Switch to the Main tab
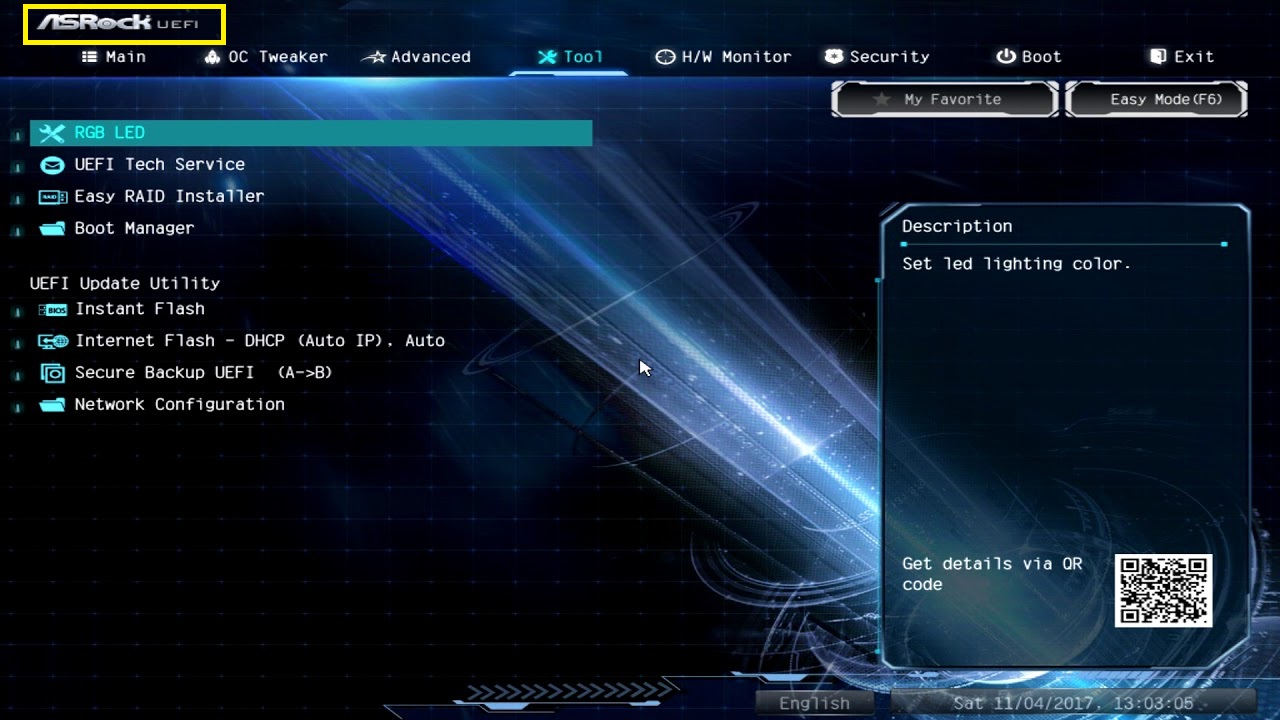Image resolution: width=1280 pixels, height=720 pixels. [114, 57]
